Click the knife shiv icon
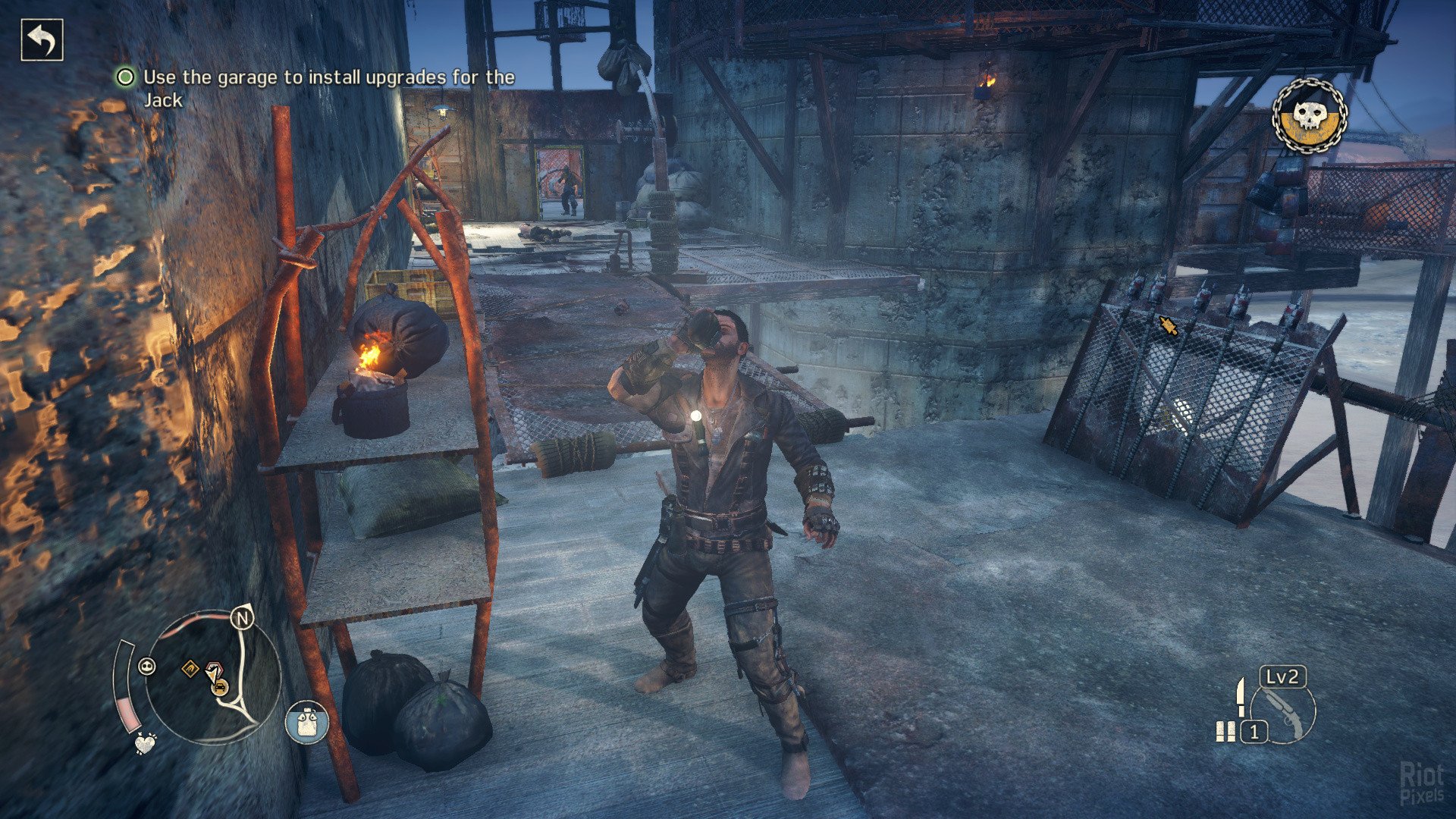 [1241, 696]
